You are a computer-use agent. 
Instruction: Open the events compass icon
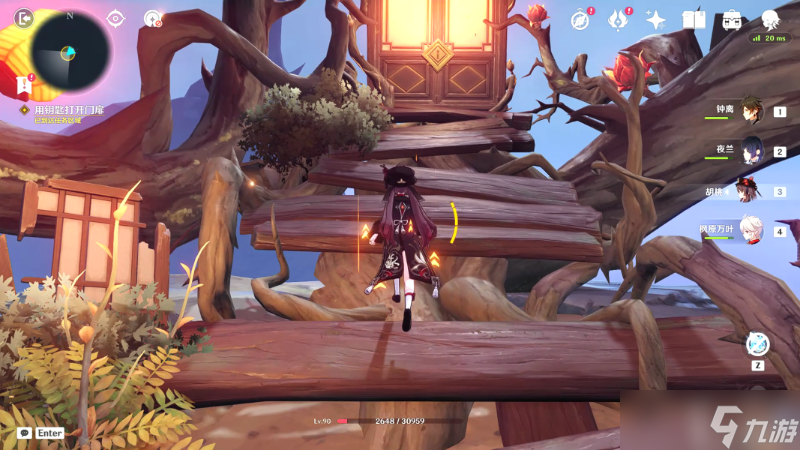580,19
